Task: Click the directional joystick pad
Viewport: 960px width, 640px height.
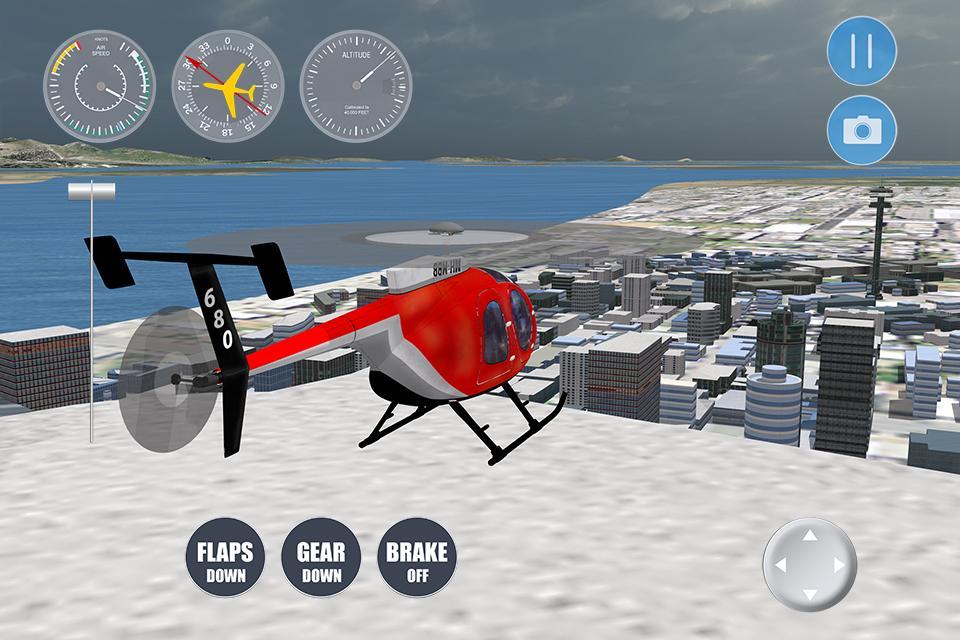Action: point(810,565)
